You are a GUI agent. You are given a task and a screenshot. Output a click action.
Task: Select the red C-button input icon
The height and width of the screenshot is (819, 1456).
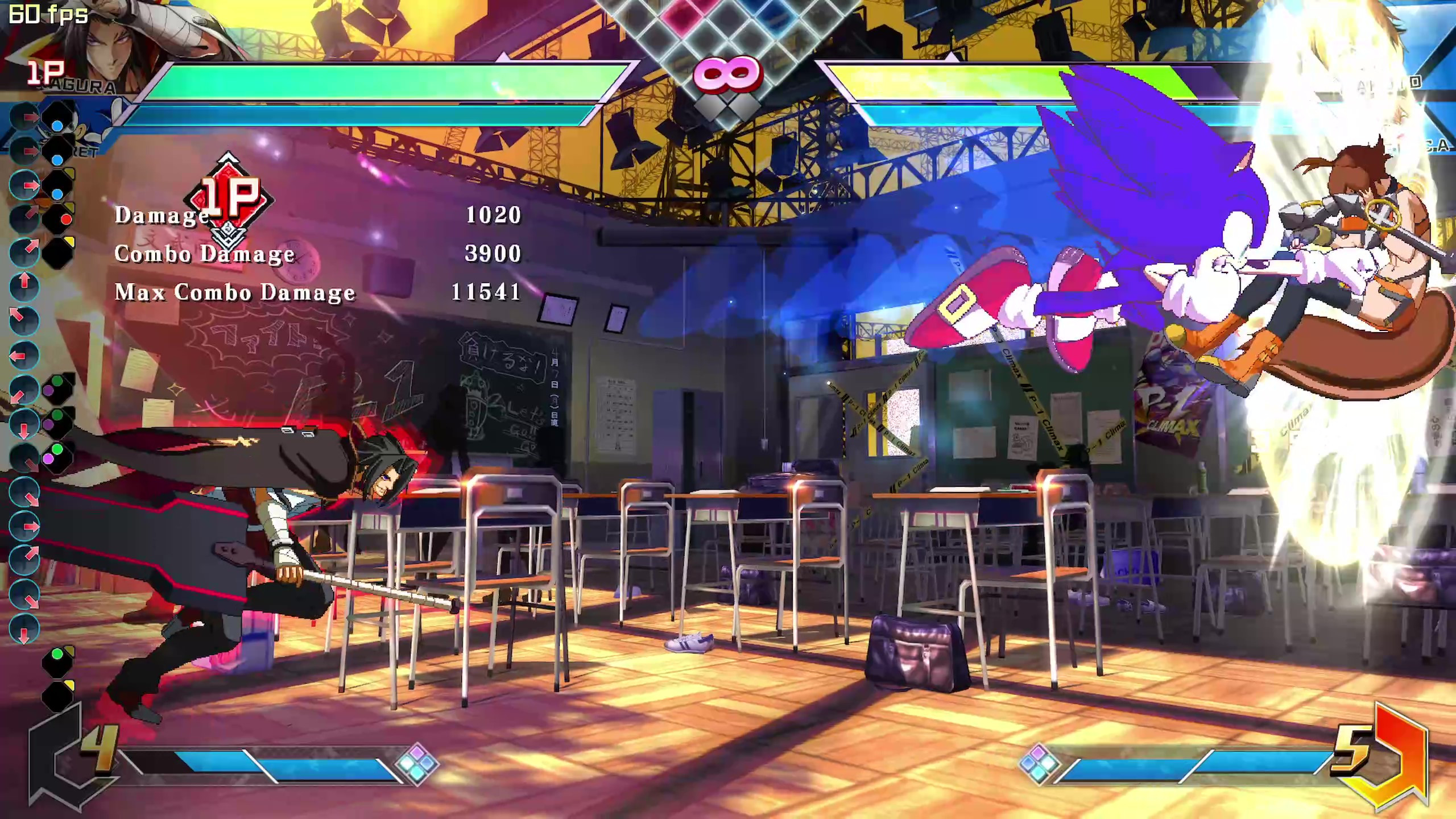67,220
